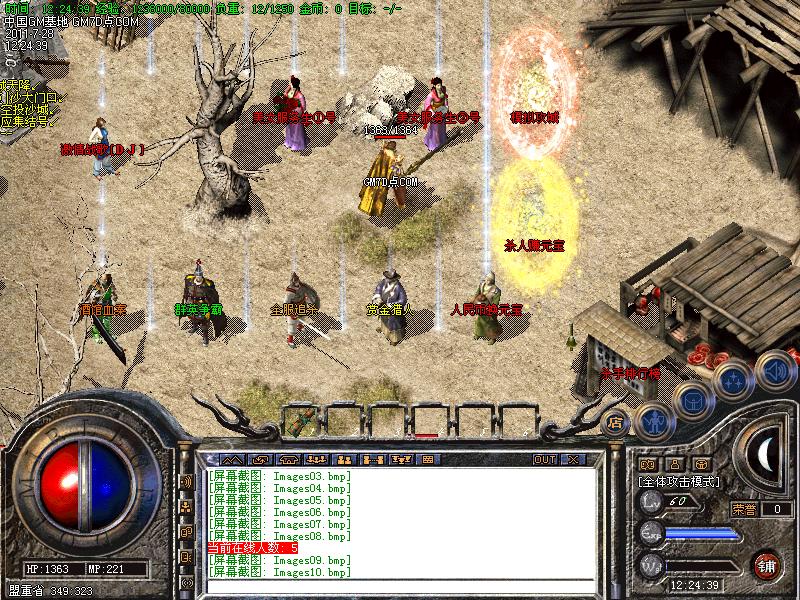This screenshot has width=800, height=600.
Task: Change the 全体攻击模式 attack mode label
Action: [681, 481]
